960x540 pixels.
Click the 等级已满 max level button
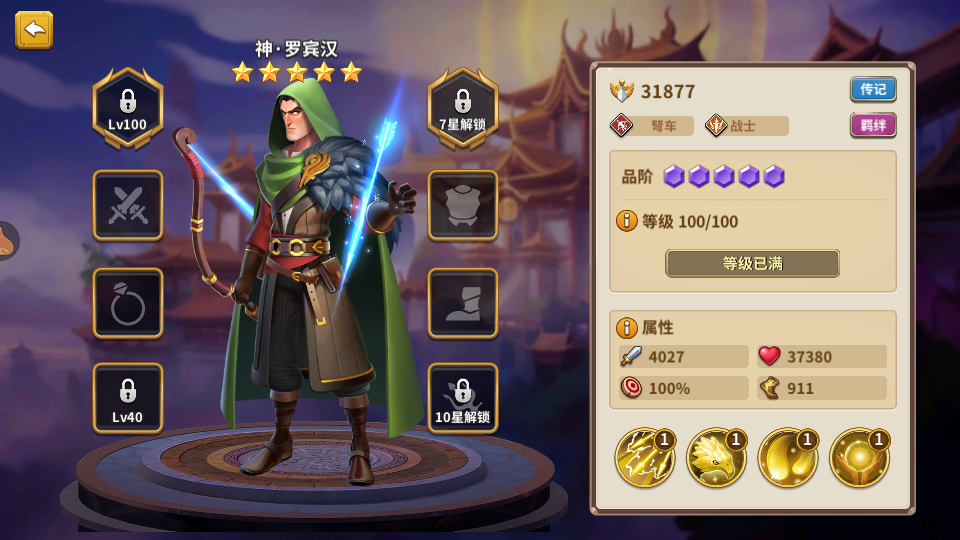752,263
